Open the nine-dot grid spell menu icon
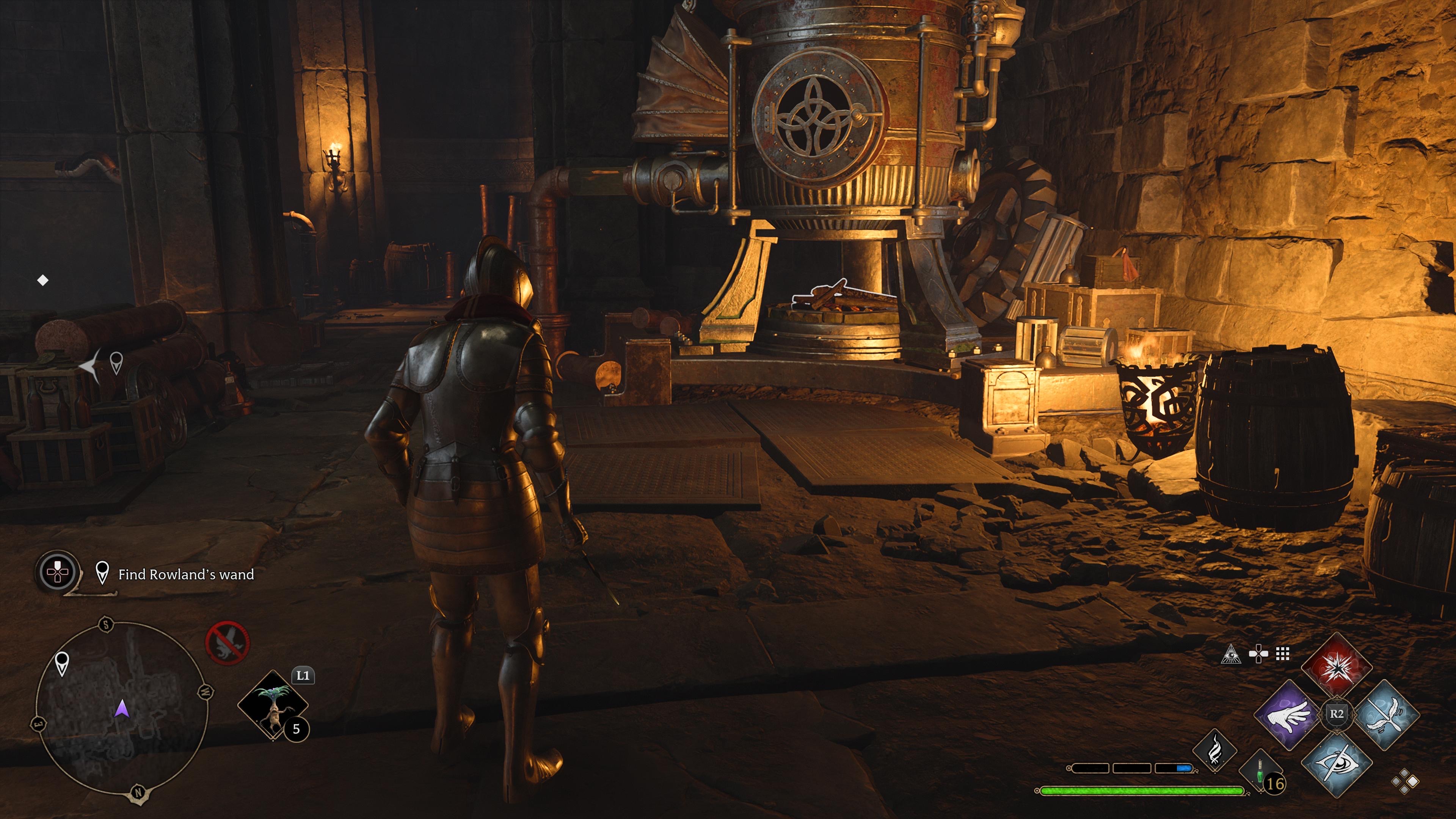 coord(1282,654)
